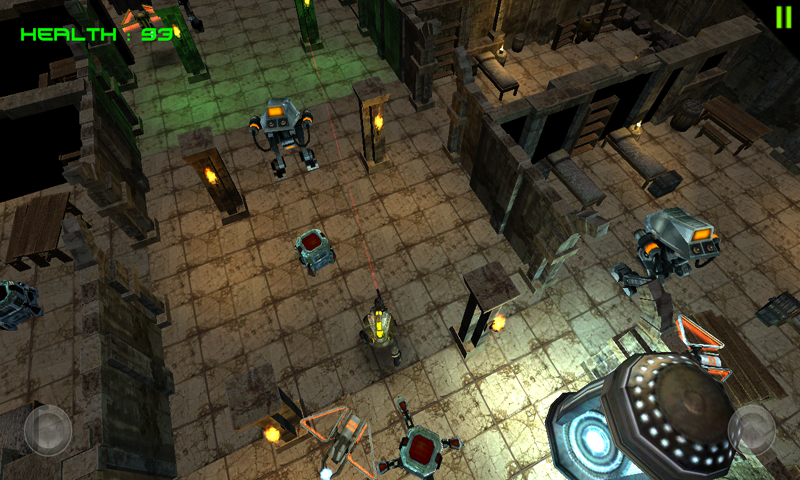Tap the right virtual aiming joystick
This screenshot has height=480, width=800.
[x=751, y=430]
